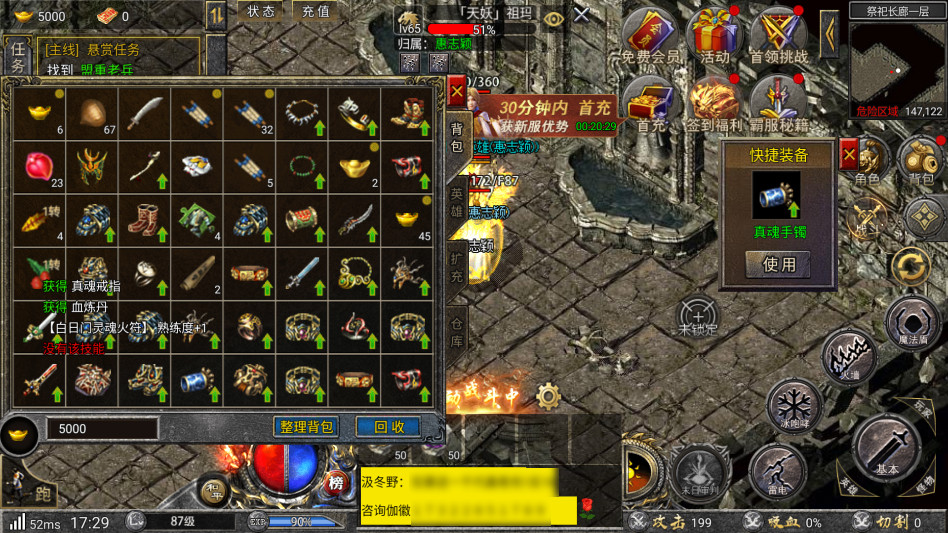
Task: Open the 充值 recharge tab
Action: [x=316, y=11]
